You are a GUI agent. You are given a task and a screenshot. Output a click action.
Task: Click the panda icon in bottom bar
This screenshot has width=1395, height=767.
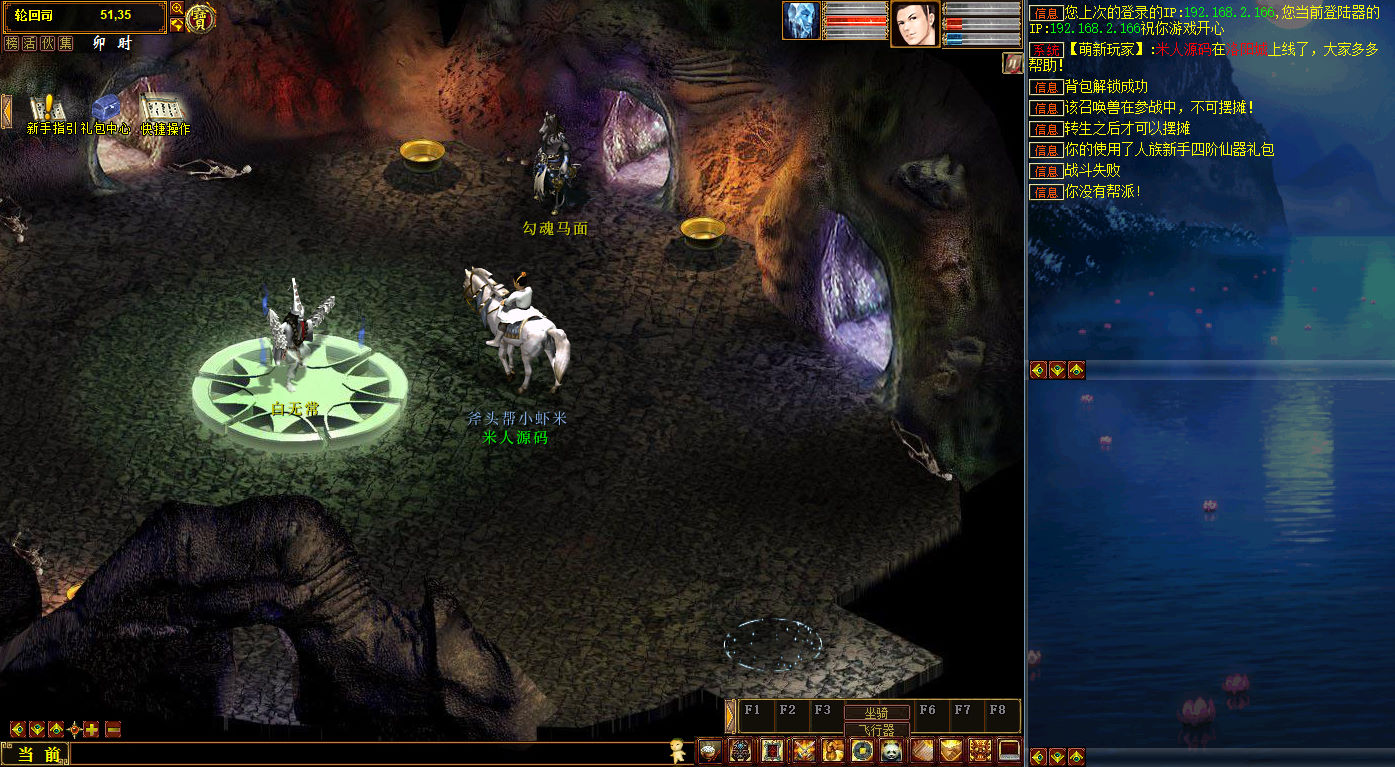click(891, 750)
